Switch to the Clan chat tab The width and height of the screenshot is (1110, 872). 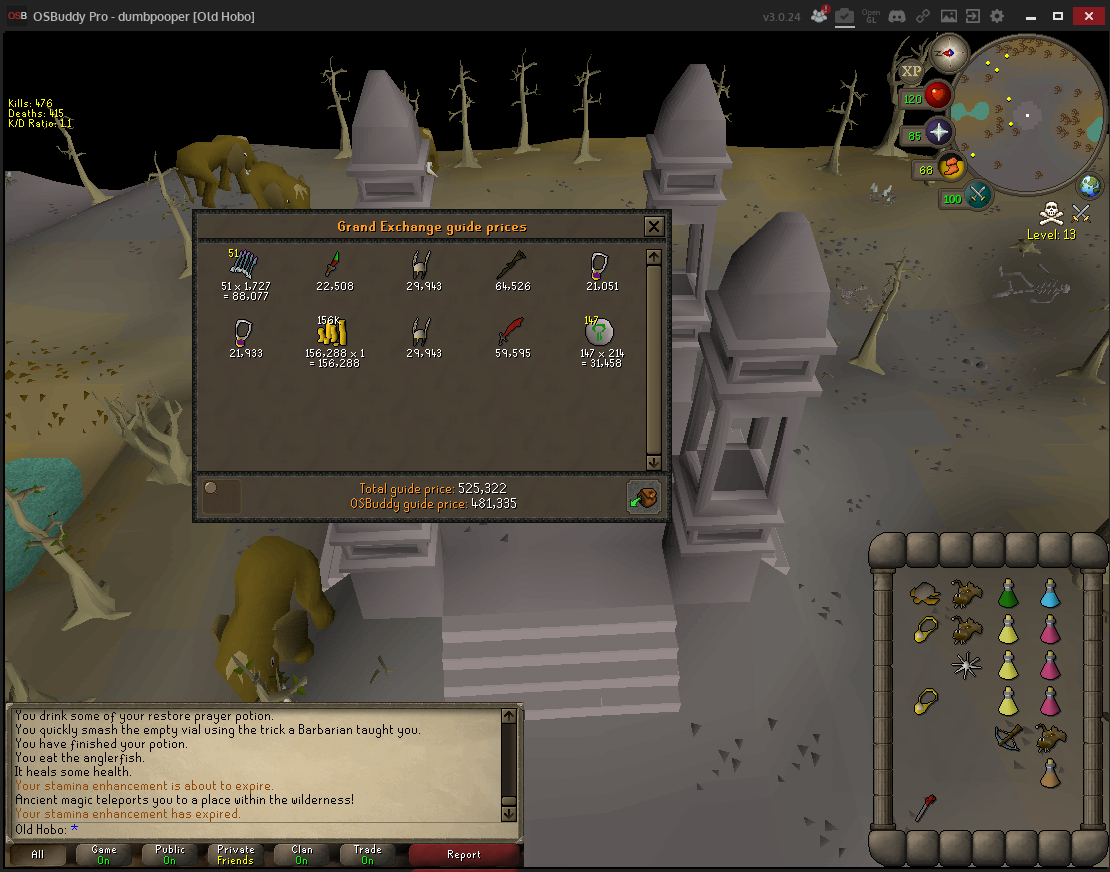[301, 854]
